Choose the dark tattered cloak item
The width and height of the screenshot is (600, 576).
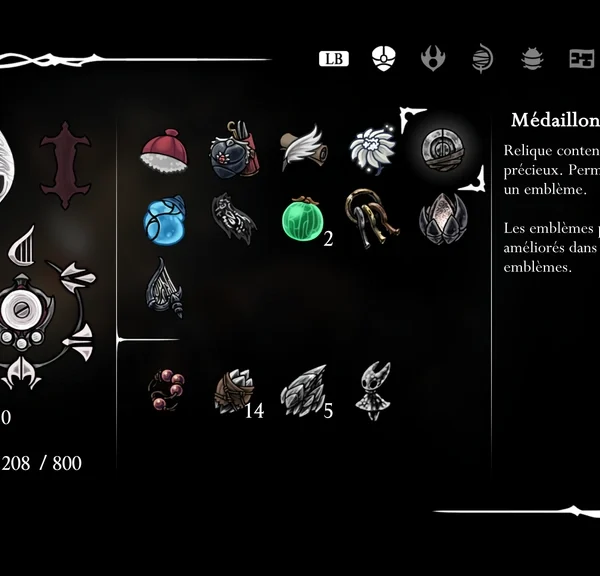click(233, 216)
